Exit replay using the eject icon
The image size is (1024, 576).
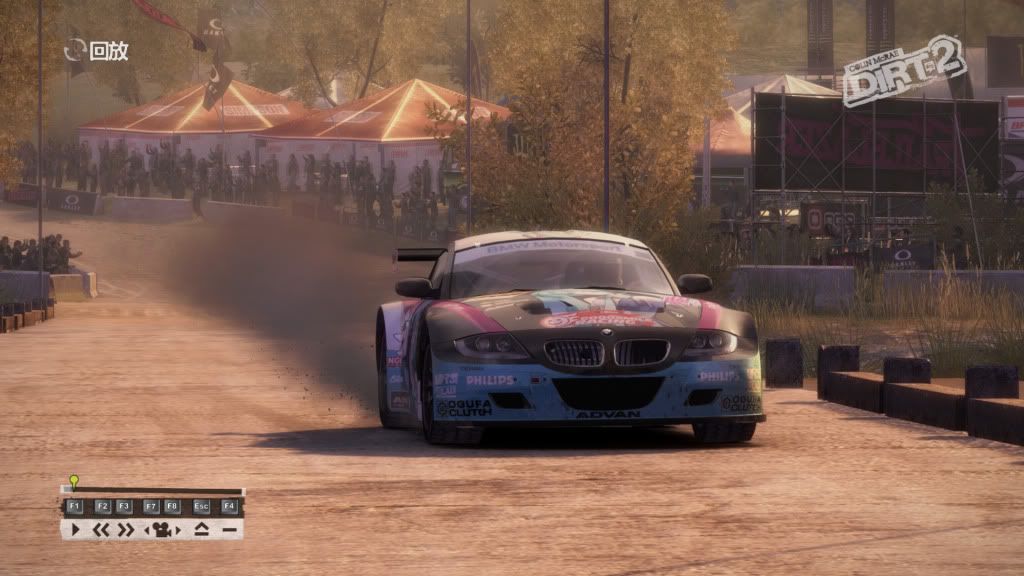(x=202, y=529)
